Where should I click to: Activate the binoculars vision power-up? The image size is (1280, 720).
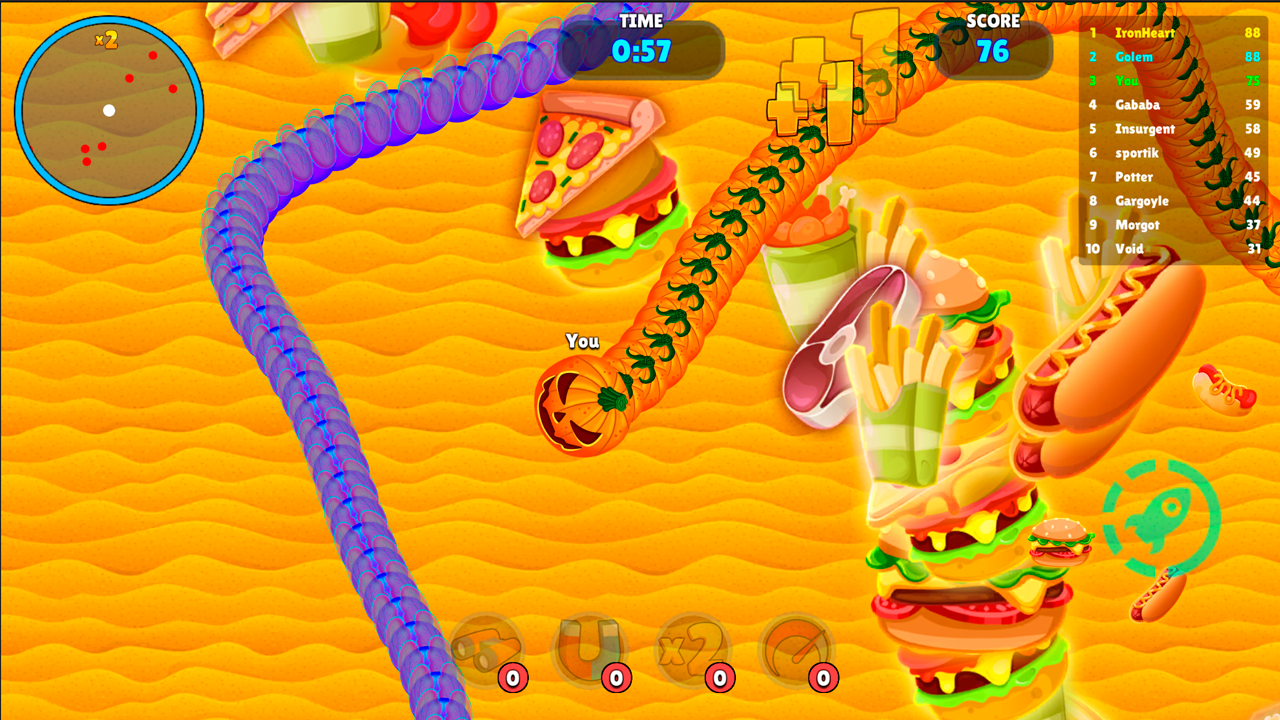click(x=485, y=650)
